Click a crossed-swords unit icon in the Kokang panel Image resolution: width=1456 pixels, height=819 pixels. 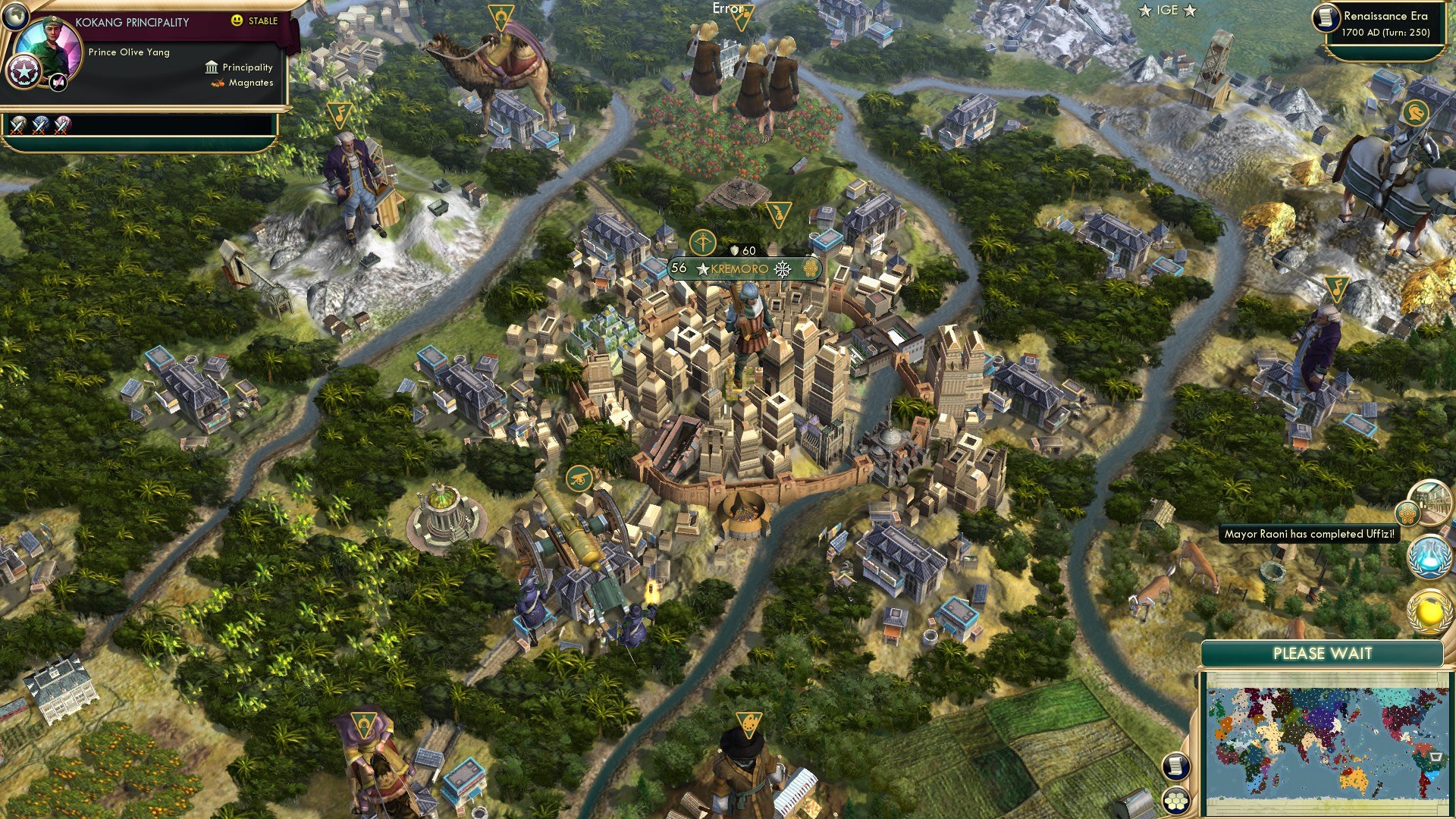(19, 125)
